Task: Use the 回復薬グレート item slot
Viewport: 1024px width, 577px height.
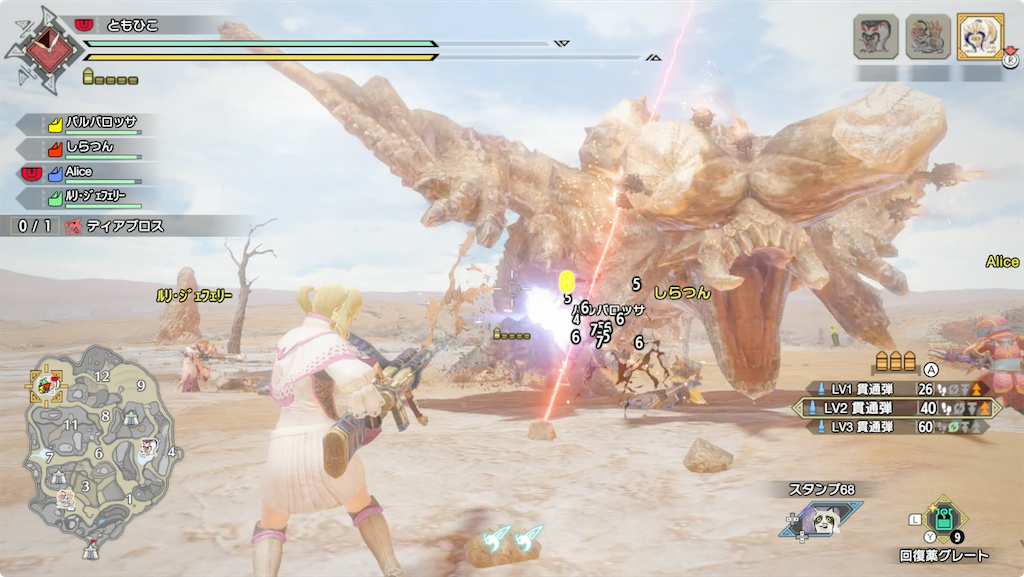Action: [942, 519]
